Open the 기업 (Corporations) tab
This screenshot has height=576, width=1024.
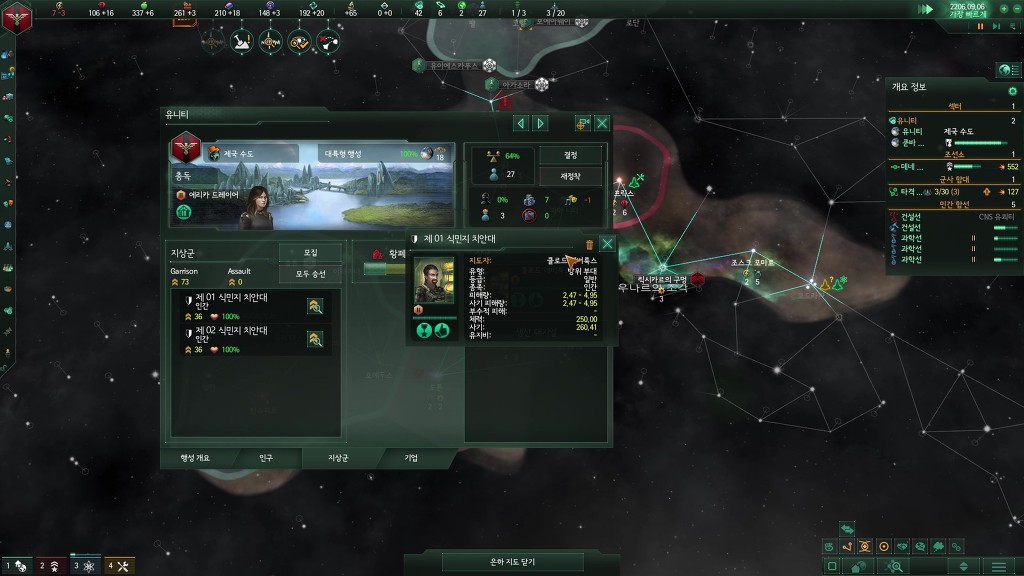coord(411,457)
